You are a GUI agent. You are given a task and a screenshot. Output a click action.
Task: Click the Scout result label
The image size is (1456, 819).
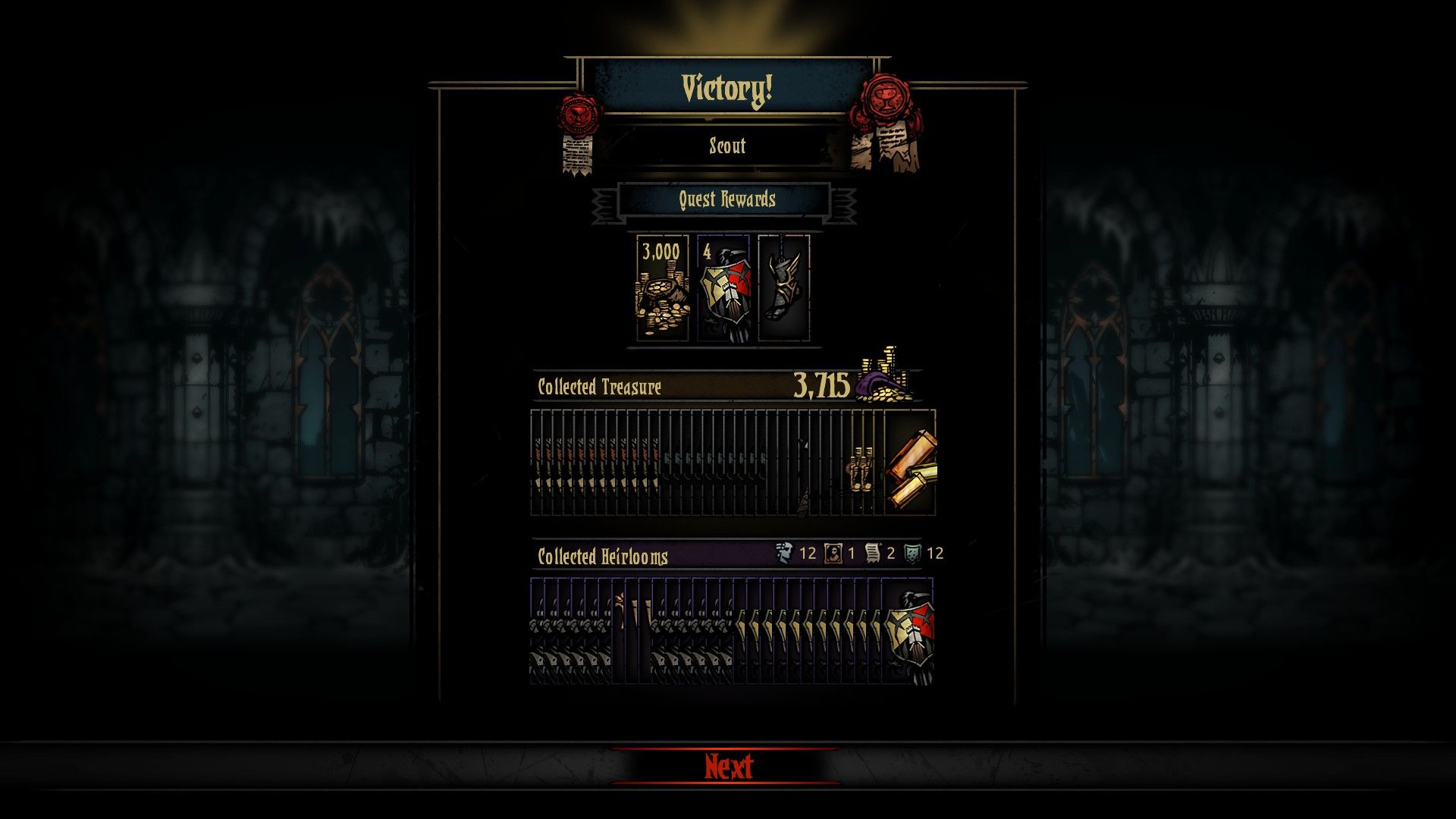click(x=726, y=146)
